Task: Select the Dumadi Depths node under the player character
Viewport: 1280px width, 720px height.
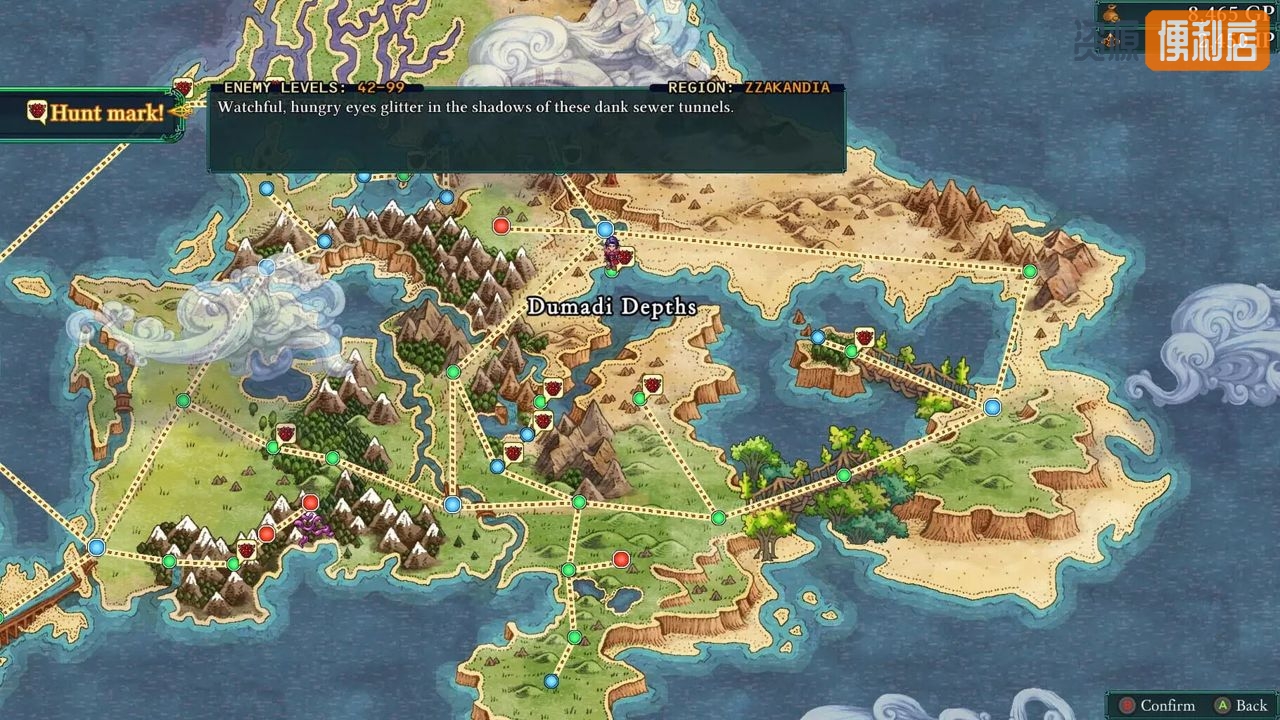Action: (x=611, y=271)
